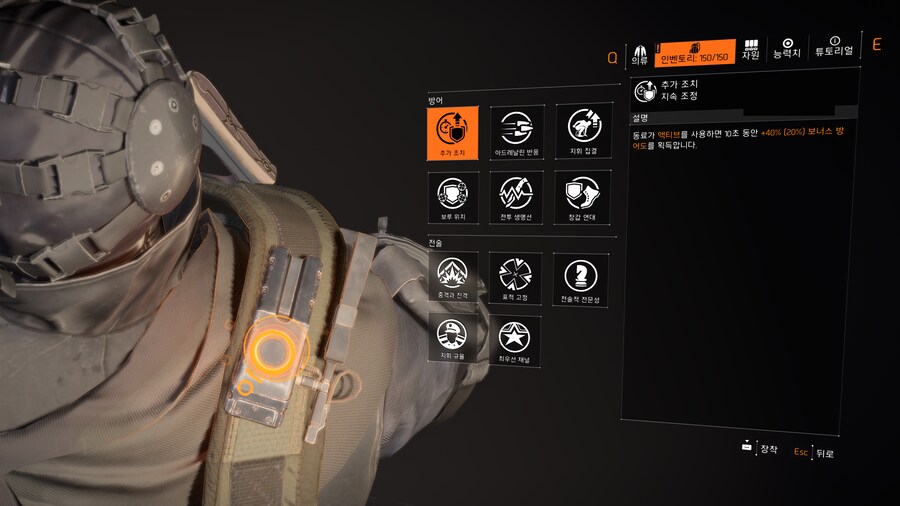Screen dimensions: 900x506
Task: Select the 최우선 채널 star talent
Action: click(517, 340)
